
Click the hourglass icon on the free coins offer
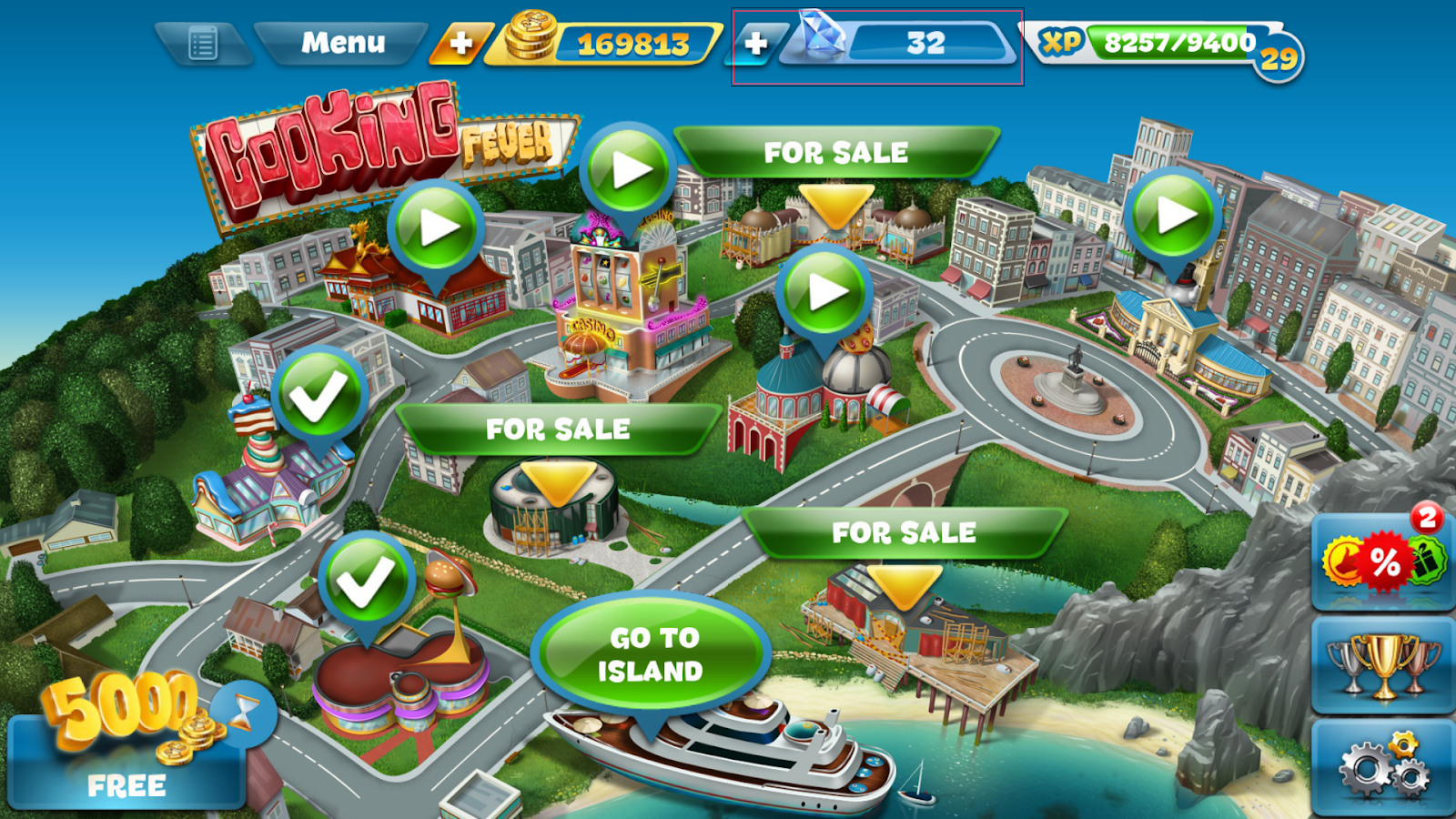242,719
